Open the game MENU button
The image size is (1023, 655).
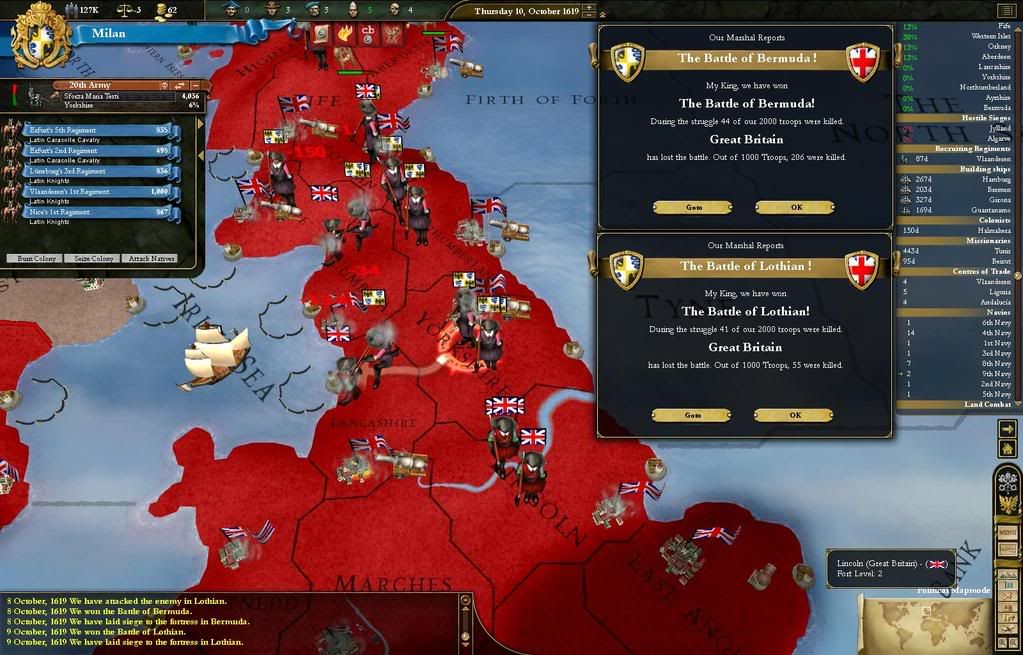coord(1008,532)
